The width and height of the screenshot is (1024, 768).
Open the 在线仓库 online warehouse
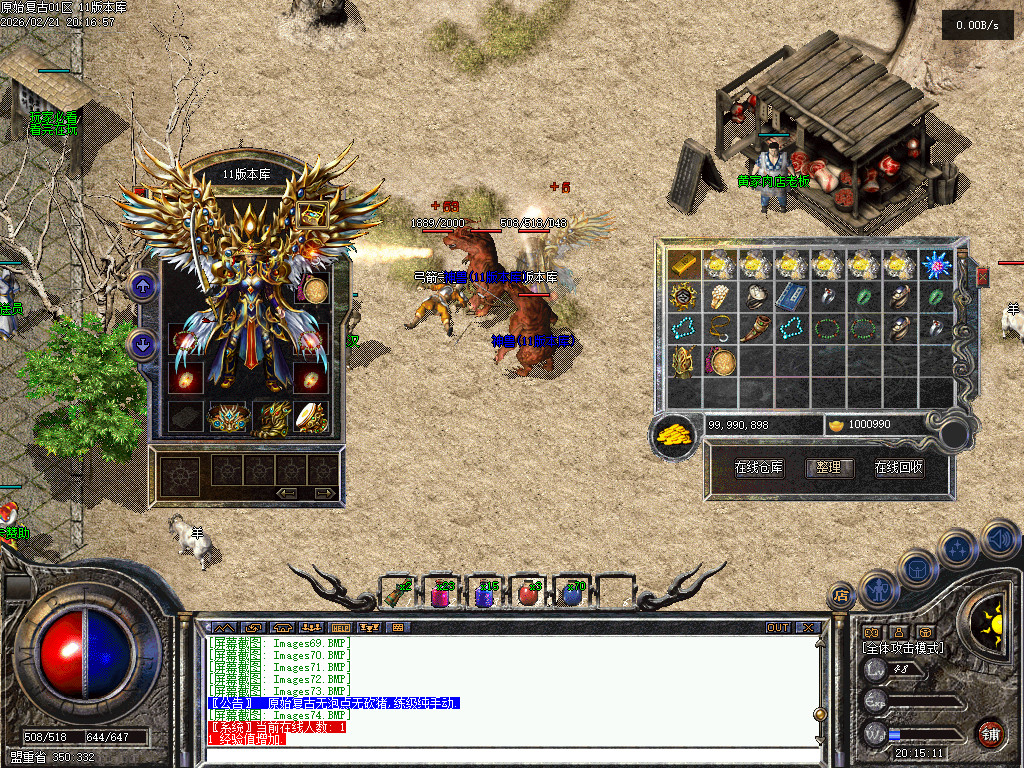[x=759, y=468]
